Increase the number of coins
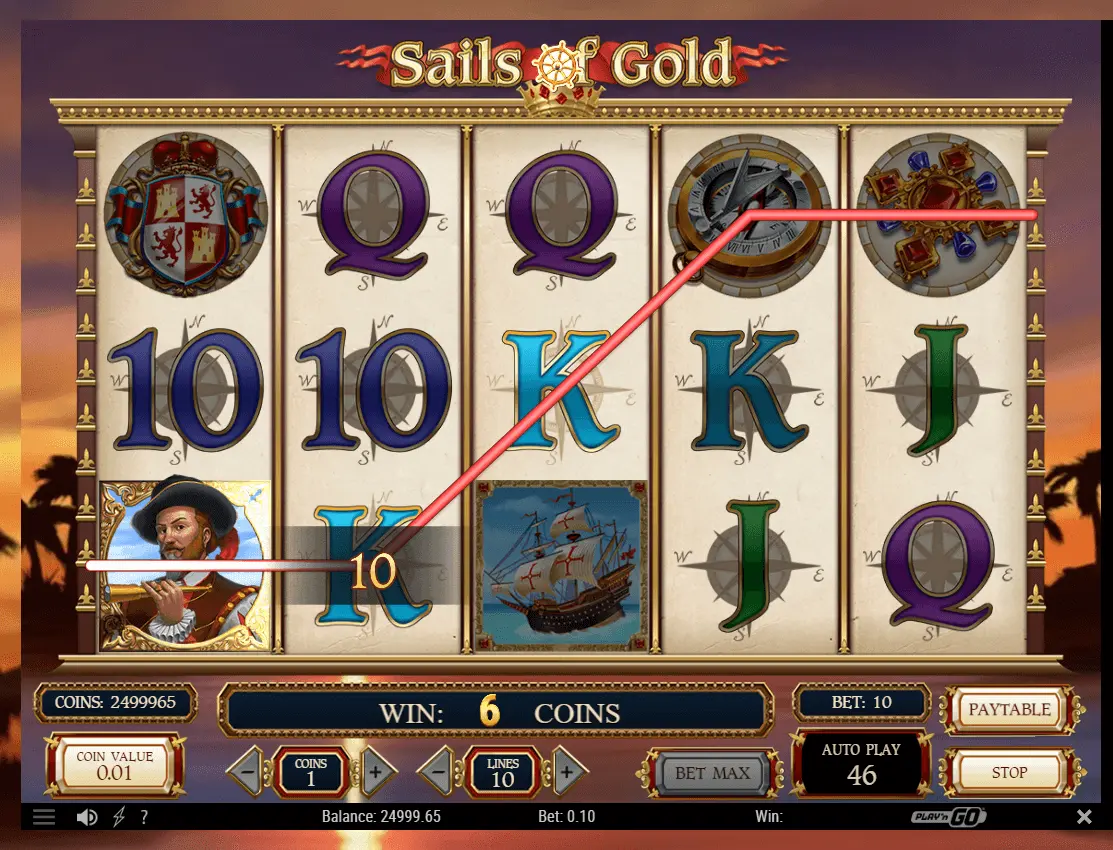Screen dimensions: 1113x850 [x=375, y=772]
